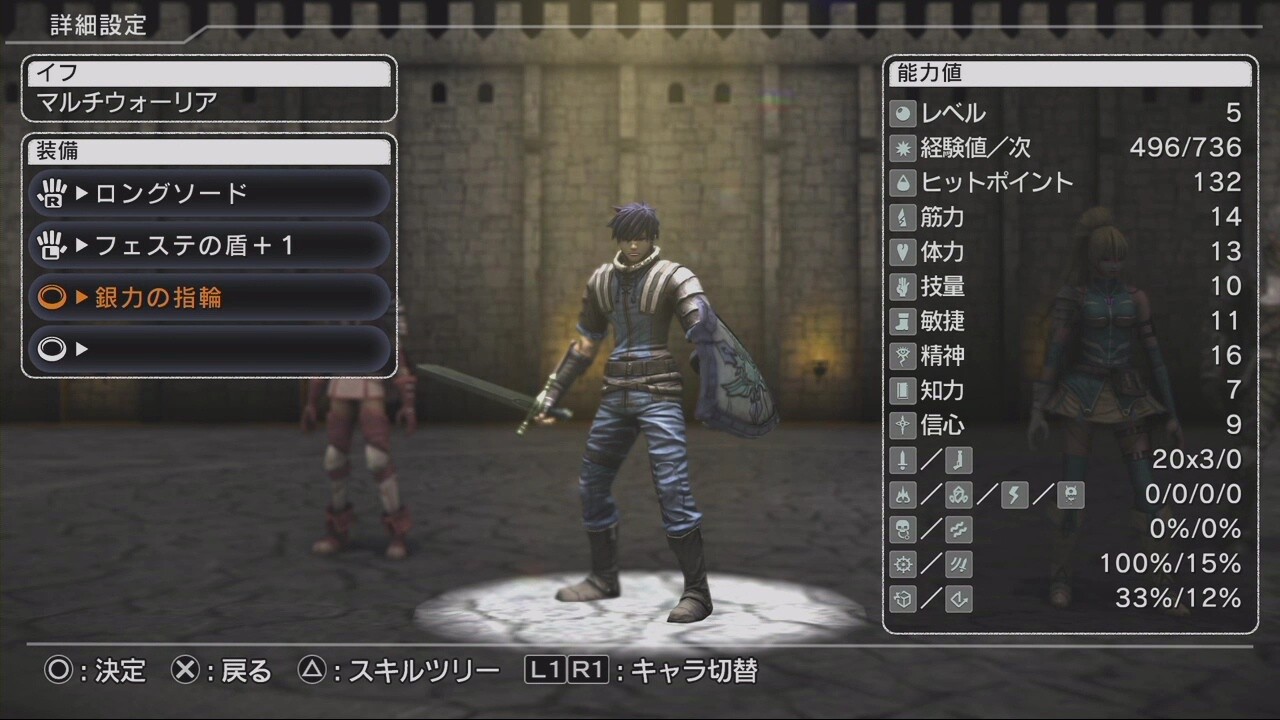Click the lightning element stat icon

point(1013,495)
